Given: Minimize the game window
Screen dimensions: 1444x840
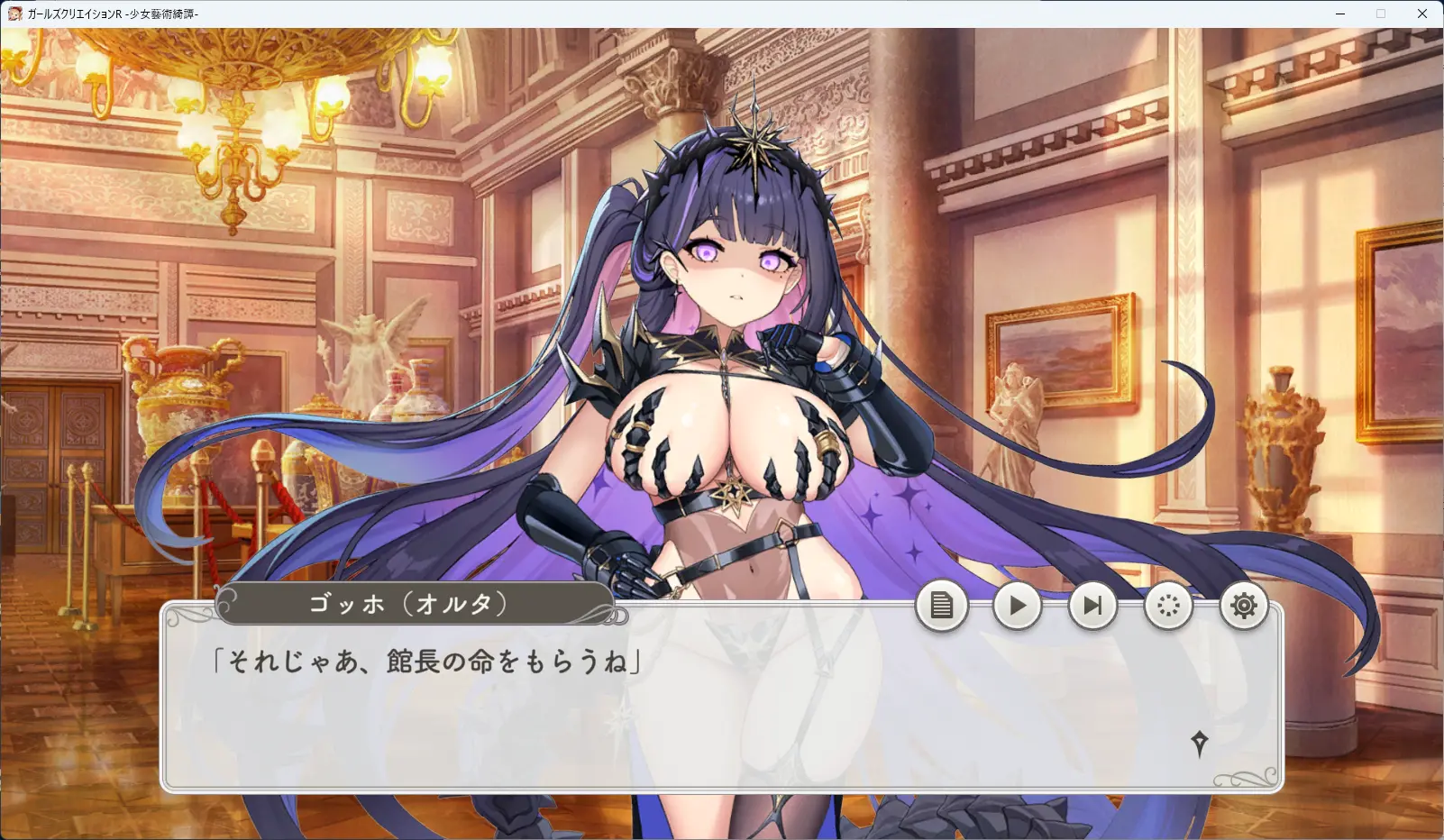Looking at the screenshot, I should tap(1340, 14).
